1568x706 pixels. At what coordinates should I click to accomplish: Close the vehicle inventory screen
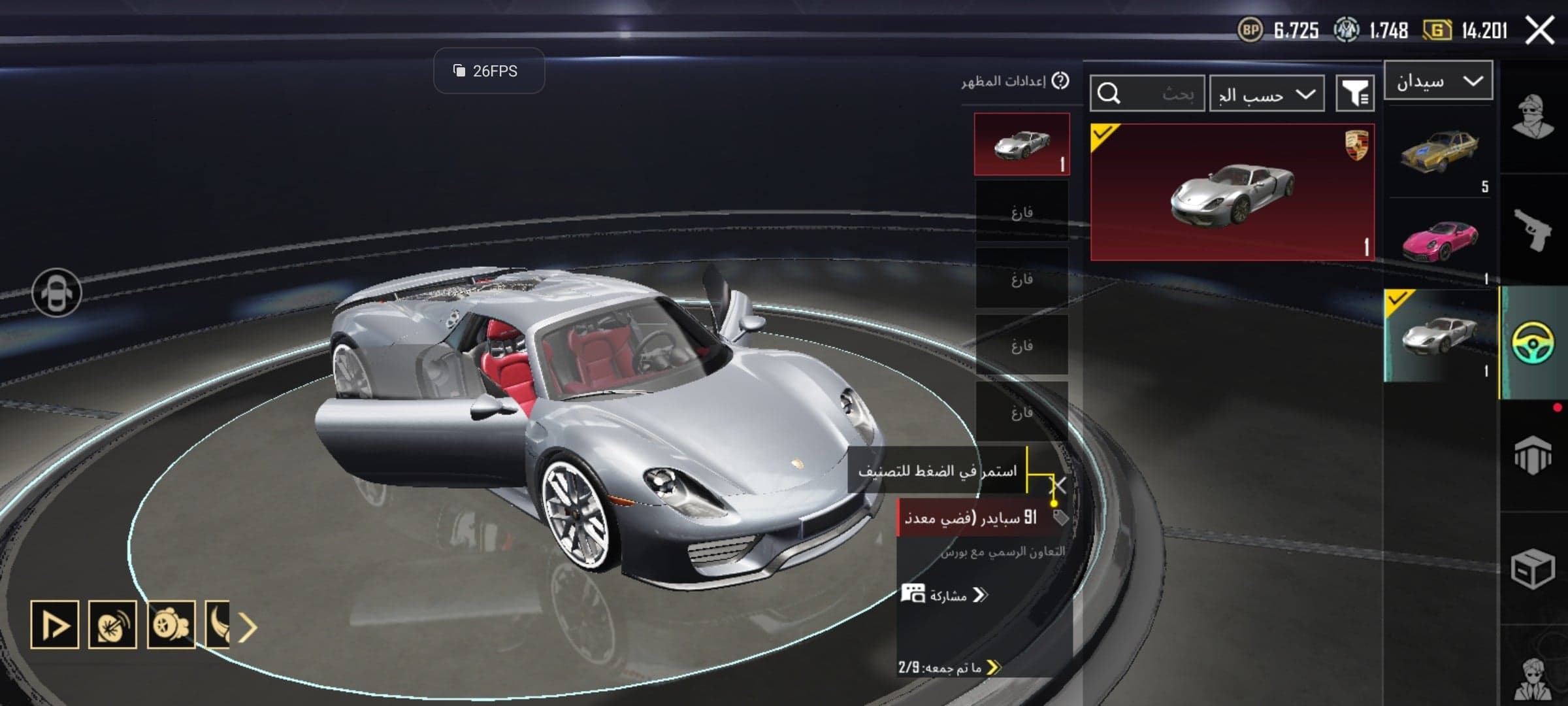coord(1539,30)
